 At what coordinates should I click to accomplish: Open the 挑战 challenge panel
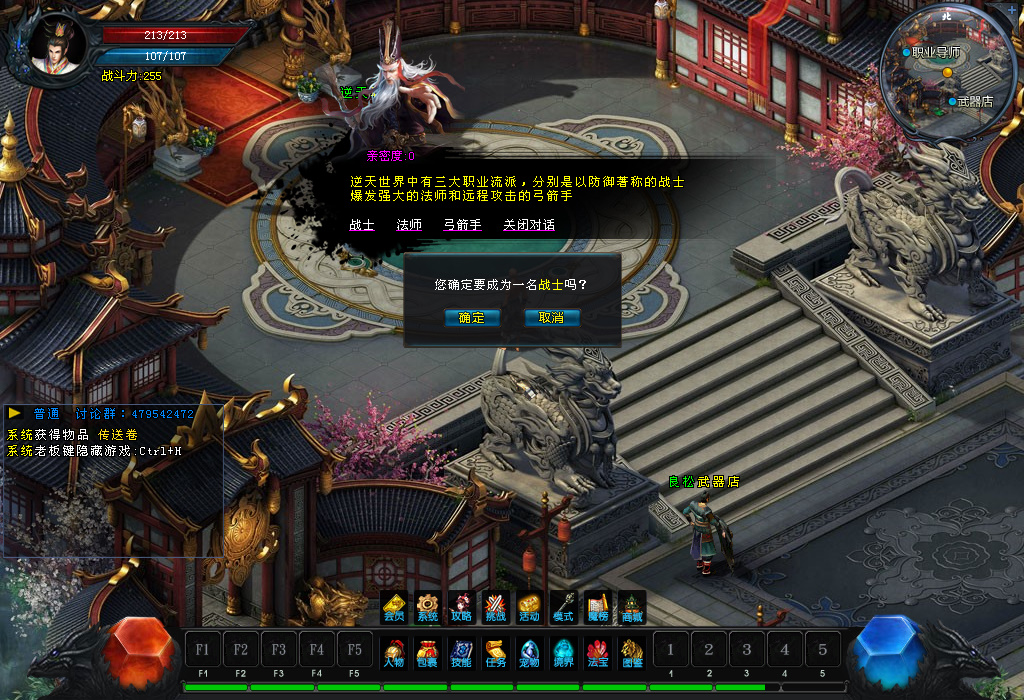495,607
